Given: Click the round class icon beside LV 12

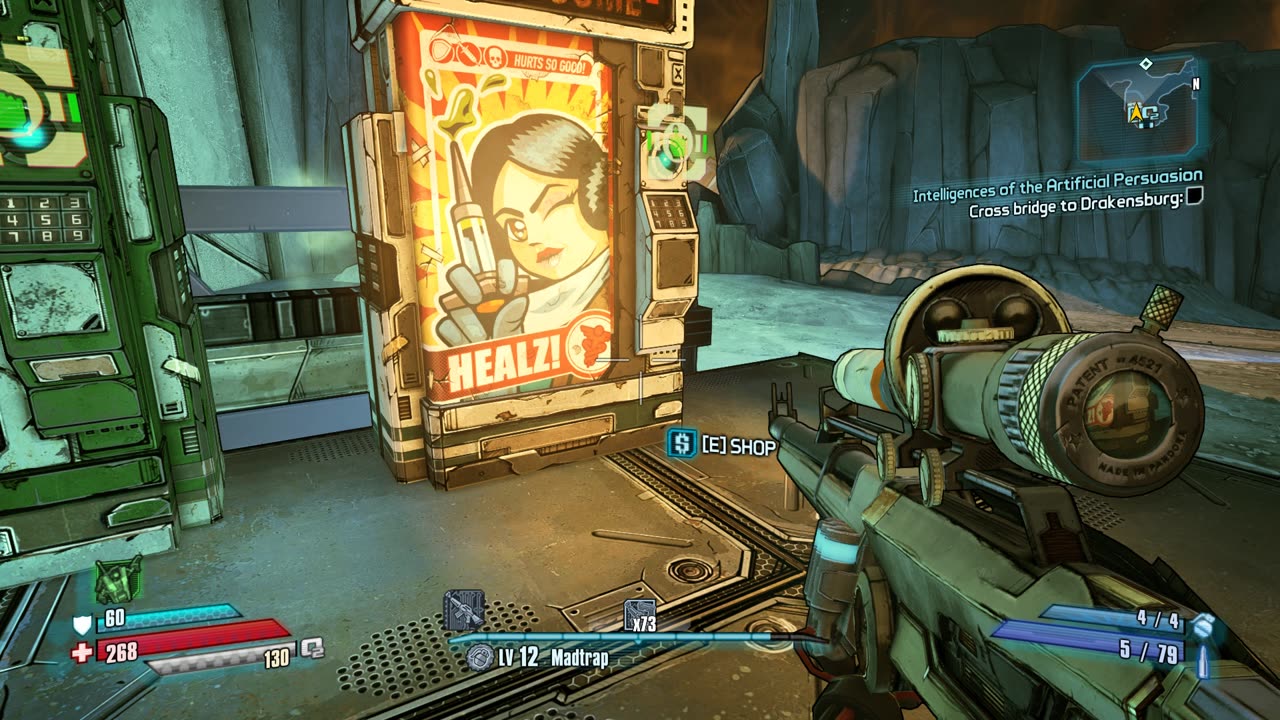Looking at the screenshot, I should pyautogui.click(x=481, y=657).
